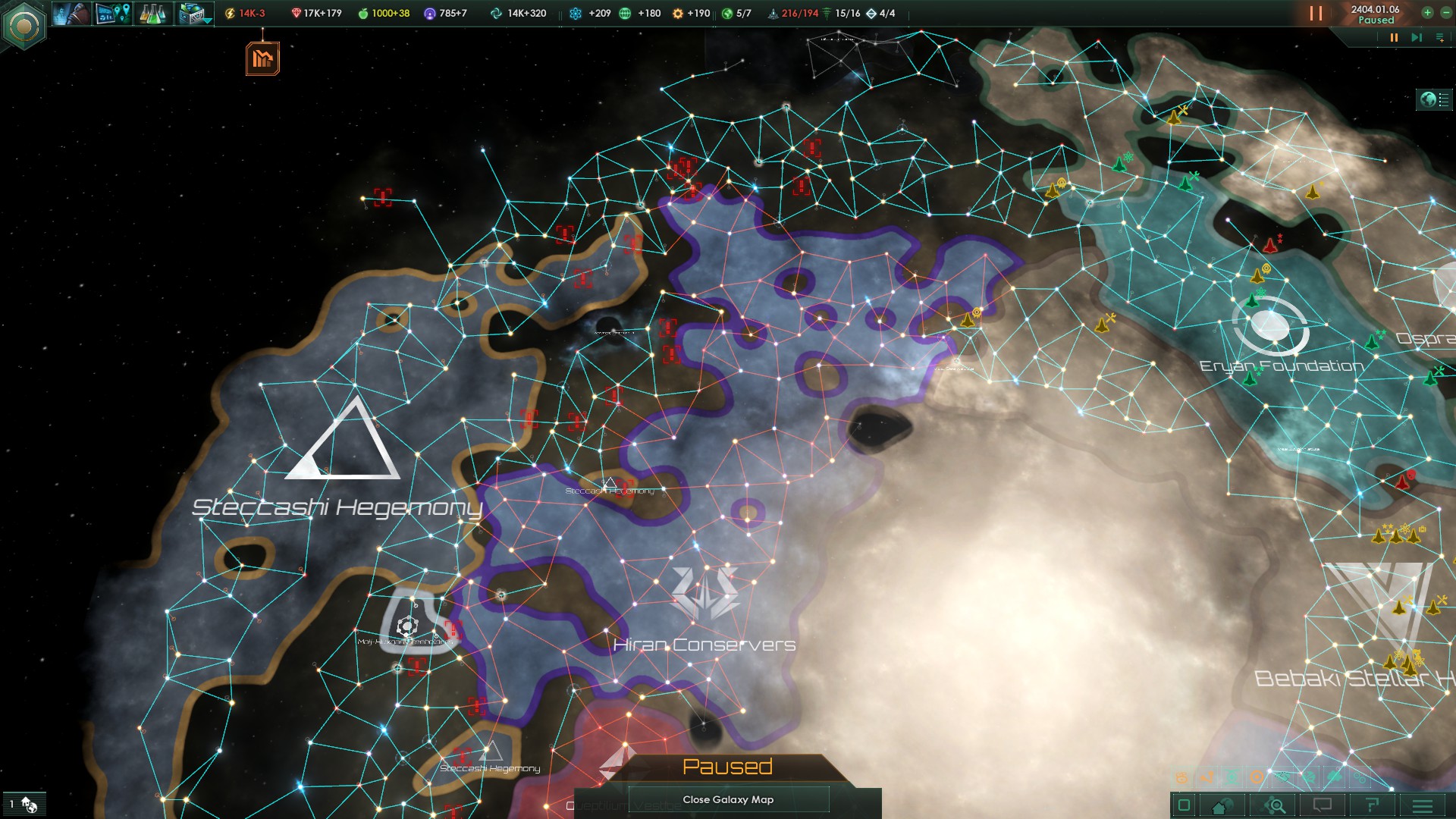Click the Close Galaxy Map button

pos(728,799)
